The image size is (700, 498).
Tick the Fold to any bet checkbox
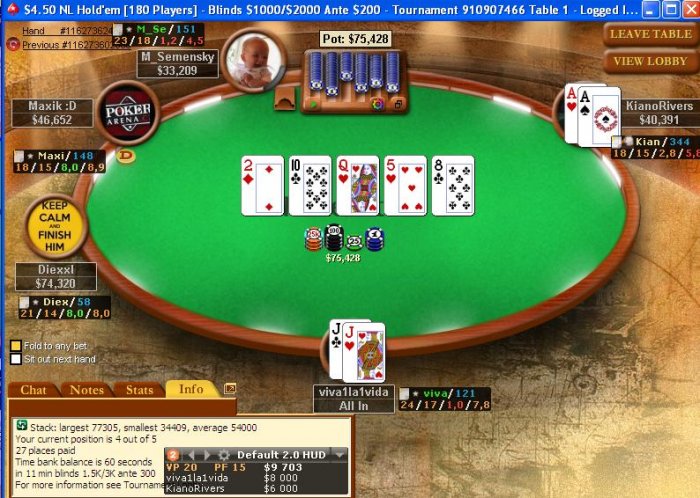(x=16, y=346)
